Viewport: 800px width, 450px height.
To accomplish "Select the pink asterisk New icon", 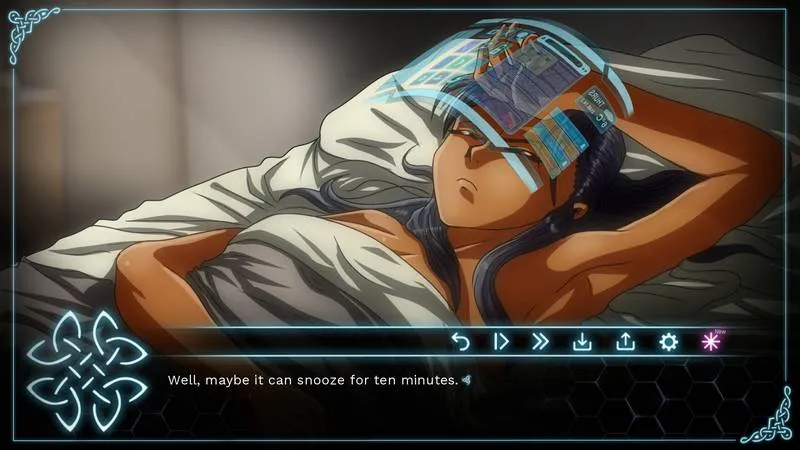I will pyautogui.click(x=710, y=342).
